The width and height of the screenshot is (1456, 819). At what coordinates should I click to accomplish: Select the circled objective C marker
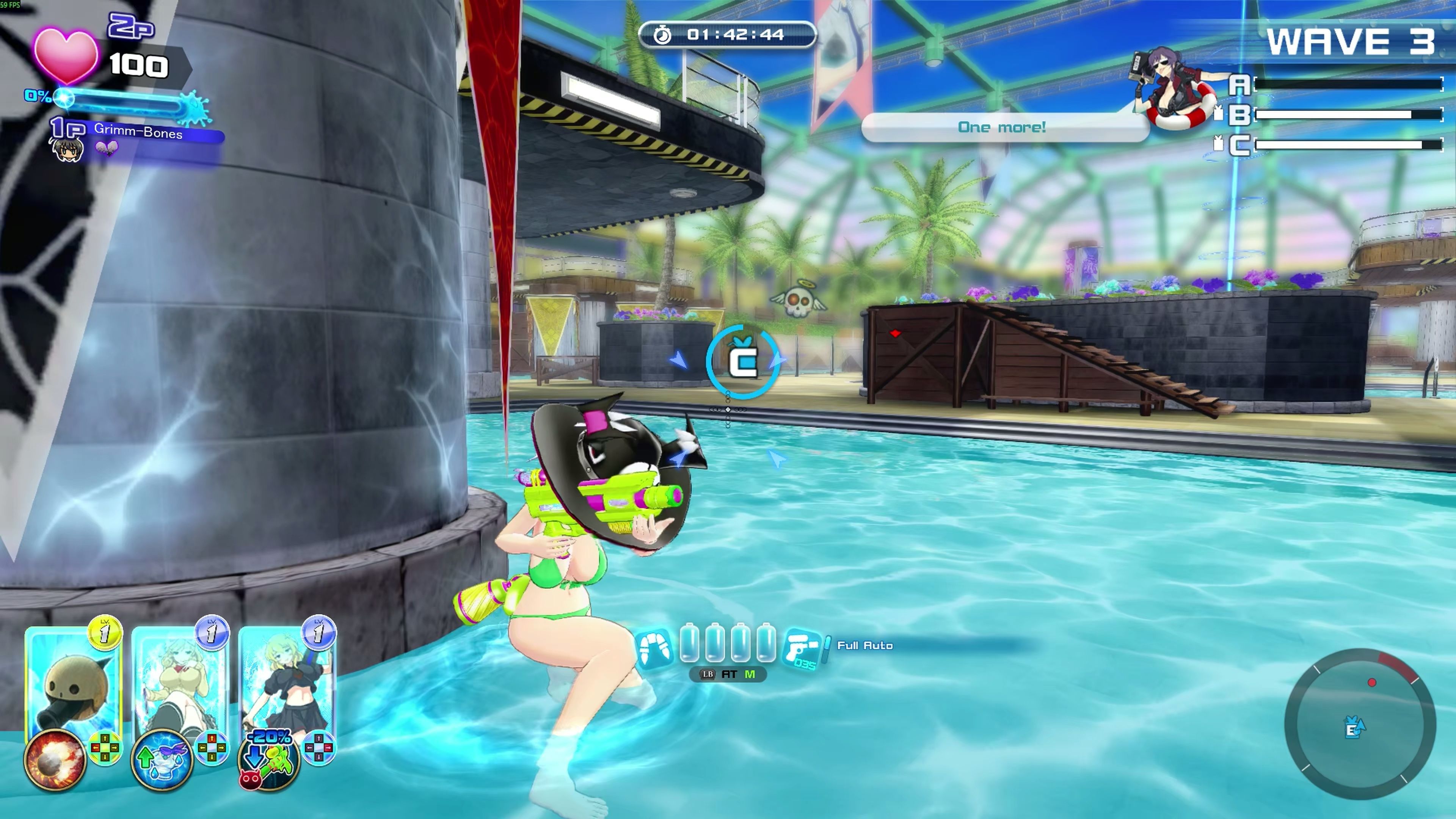[742, 361]
